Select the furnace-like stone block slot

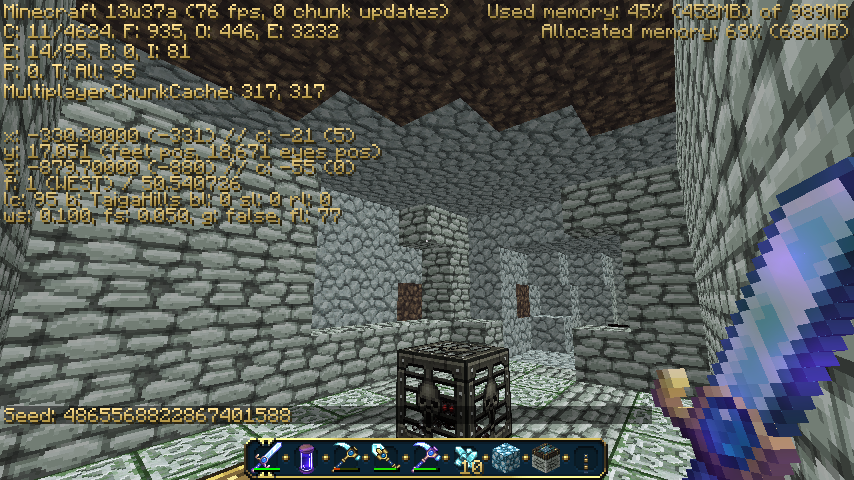pyautogui.click(x=544, y=458)
